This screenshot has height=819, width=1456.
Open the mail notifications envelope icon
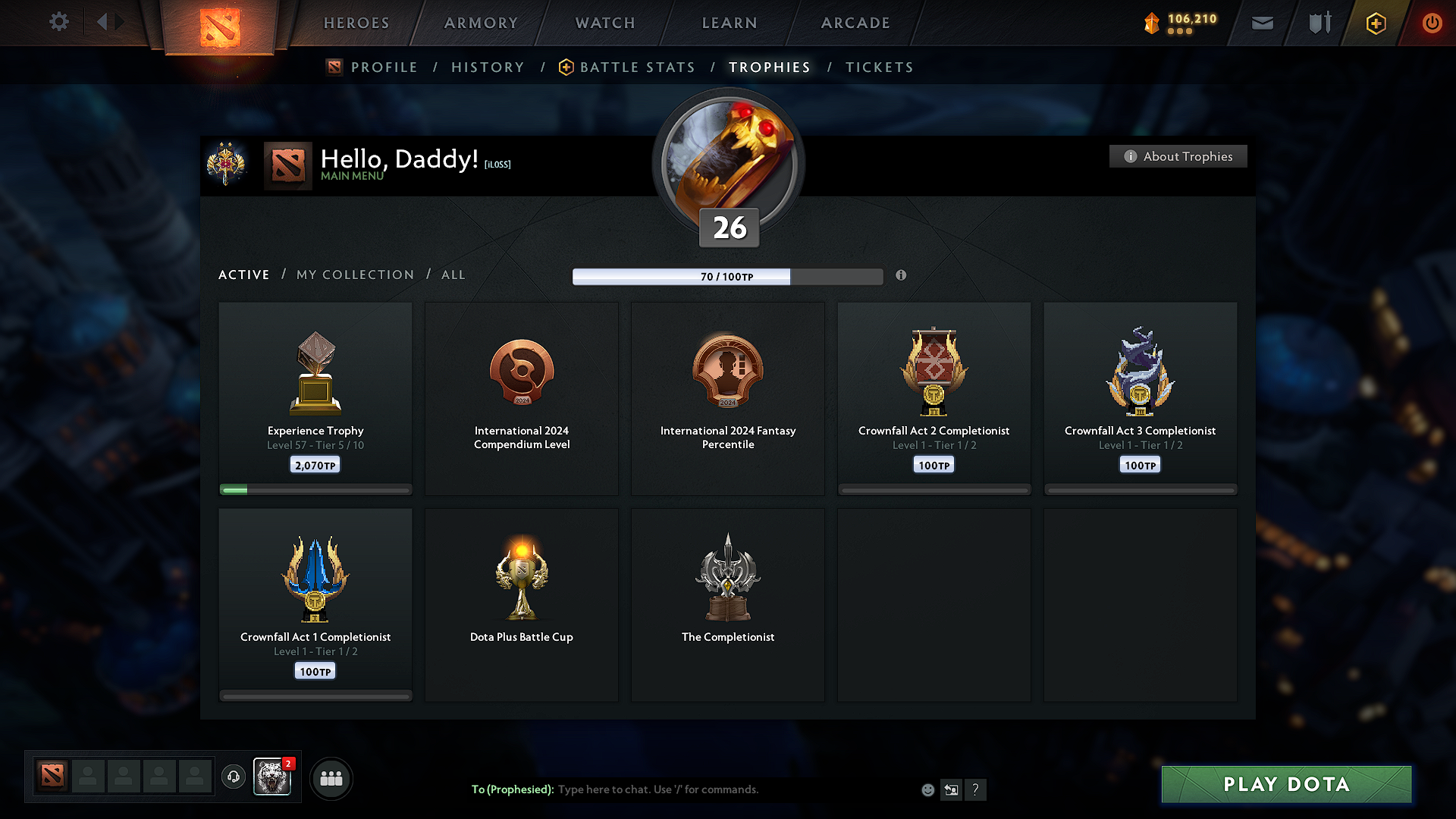click(x=1262, y=23)
